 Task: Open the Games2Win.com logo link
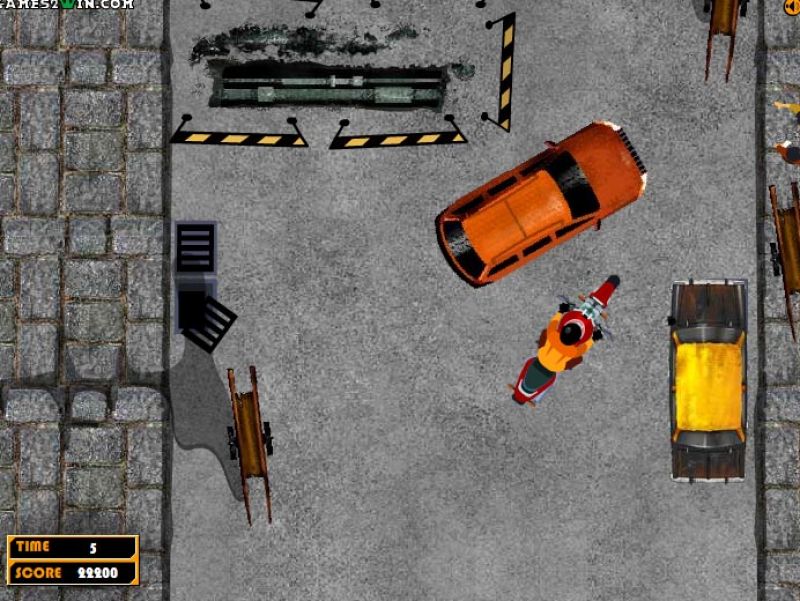(x=67, y=4)
